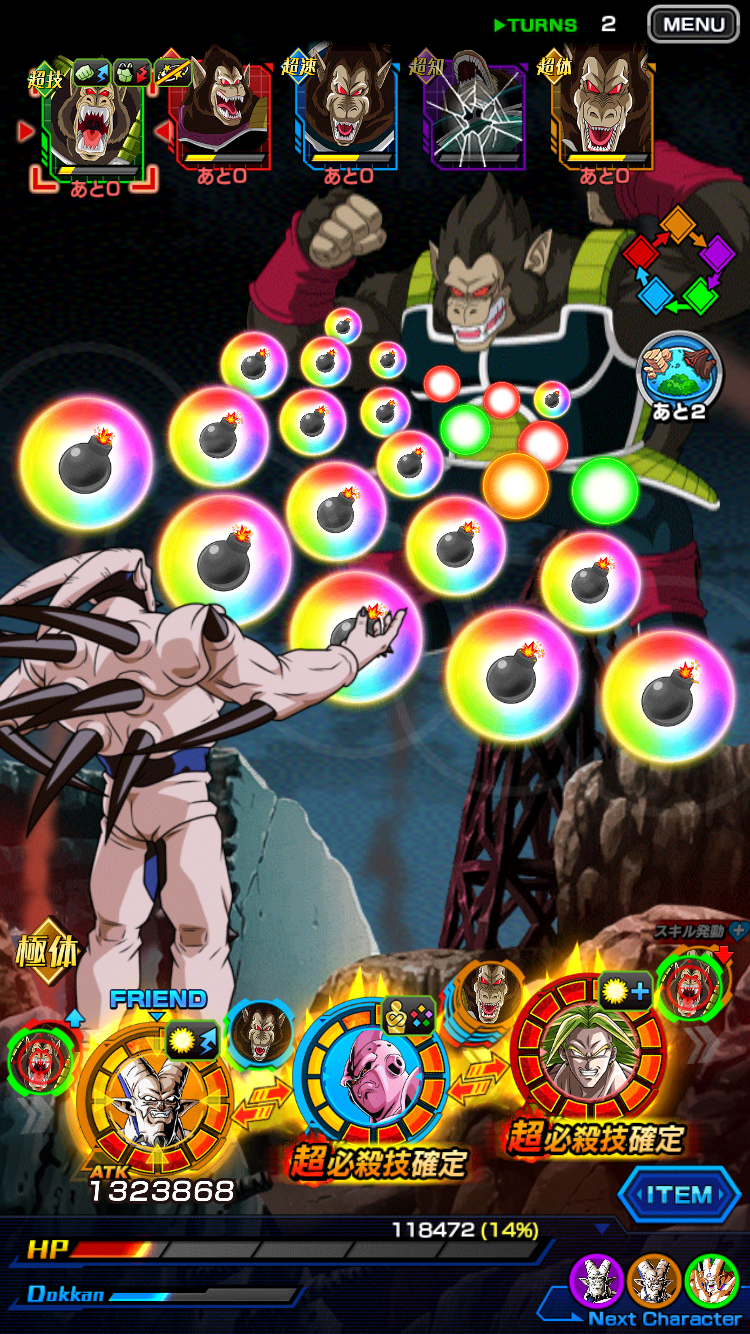
Task: Tap the purple Next Character icon
Action: click(x=597, y=1281)
